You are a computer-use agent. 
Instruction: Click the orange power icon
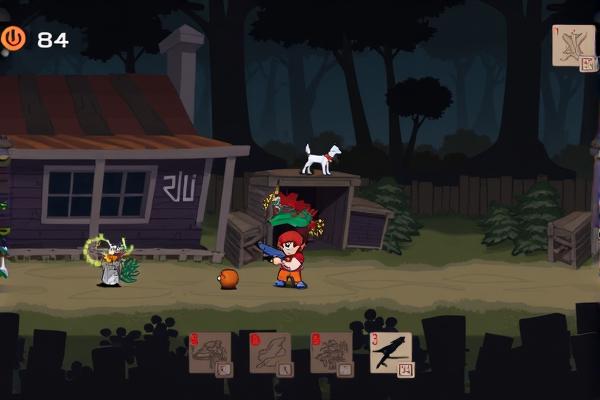click(14, 38)
